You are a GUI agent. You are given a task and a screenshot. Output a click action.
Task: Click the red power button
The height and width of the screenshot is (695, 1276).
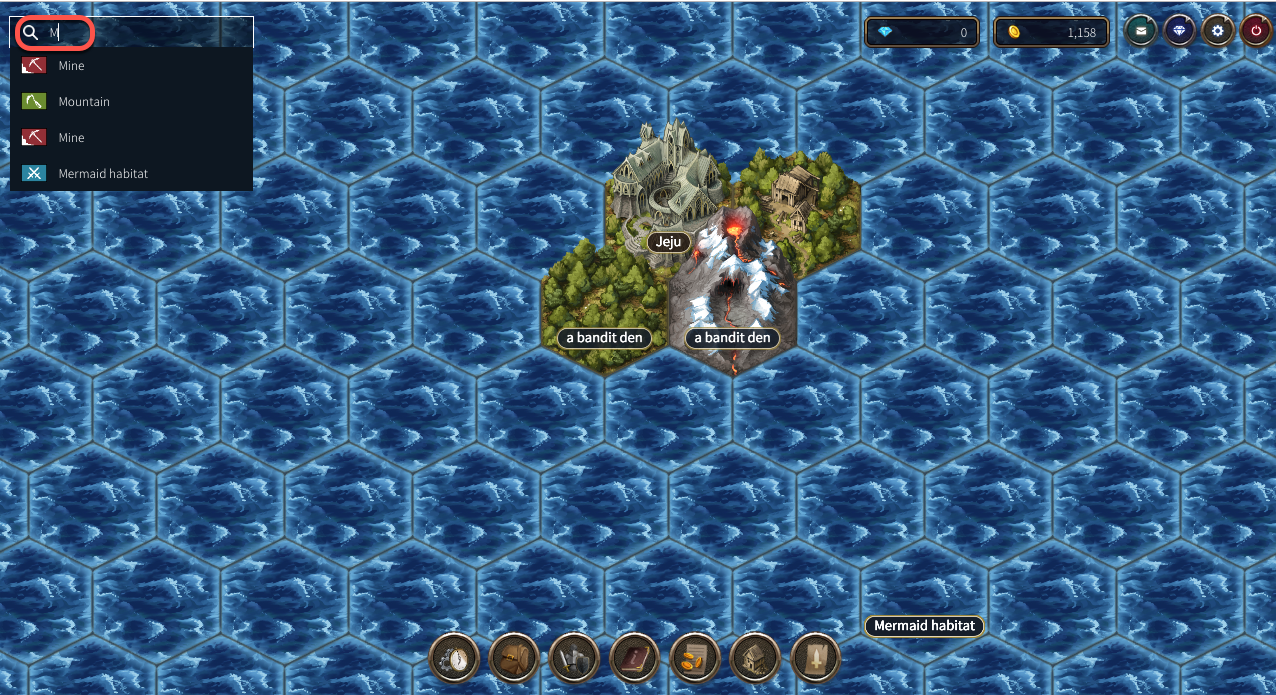pyautogui.click(x=1256, y=32)
